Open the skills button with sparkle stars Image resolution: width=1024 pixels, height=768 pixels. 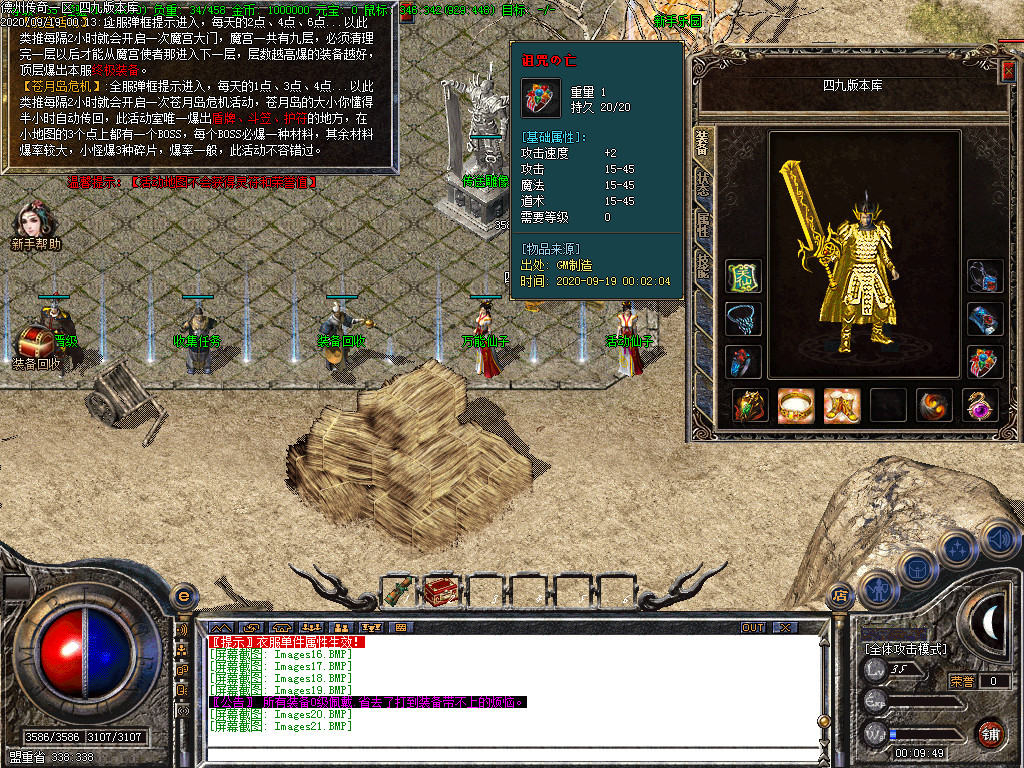pos(958,548)
